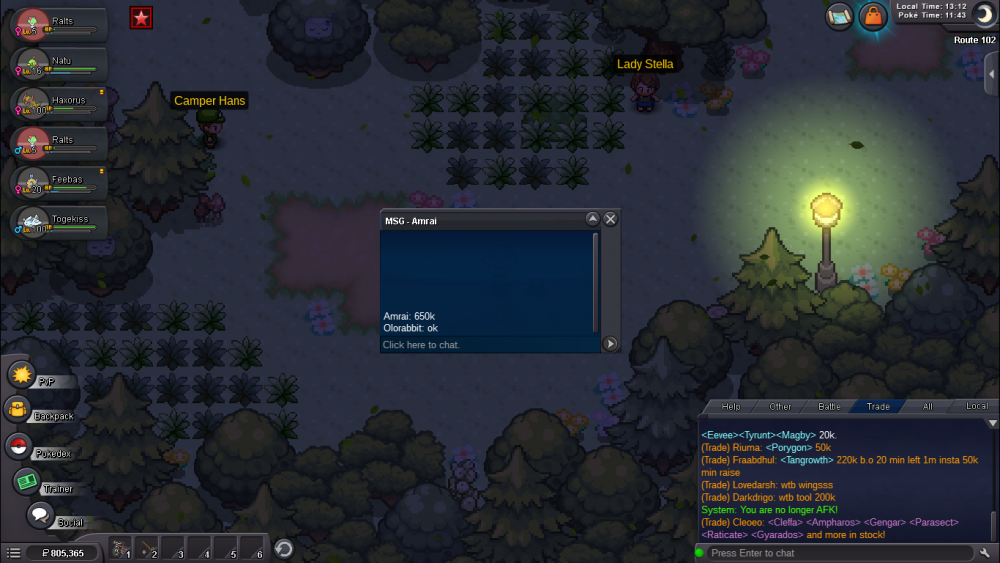This screenshot has height=563, width=1000.
Task: Click the Amrai private chat input field
Action: coord(488,344)
